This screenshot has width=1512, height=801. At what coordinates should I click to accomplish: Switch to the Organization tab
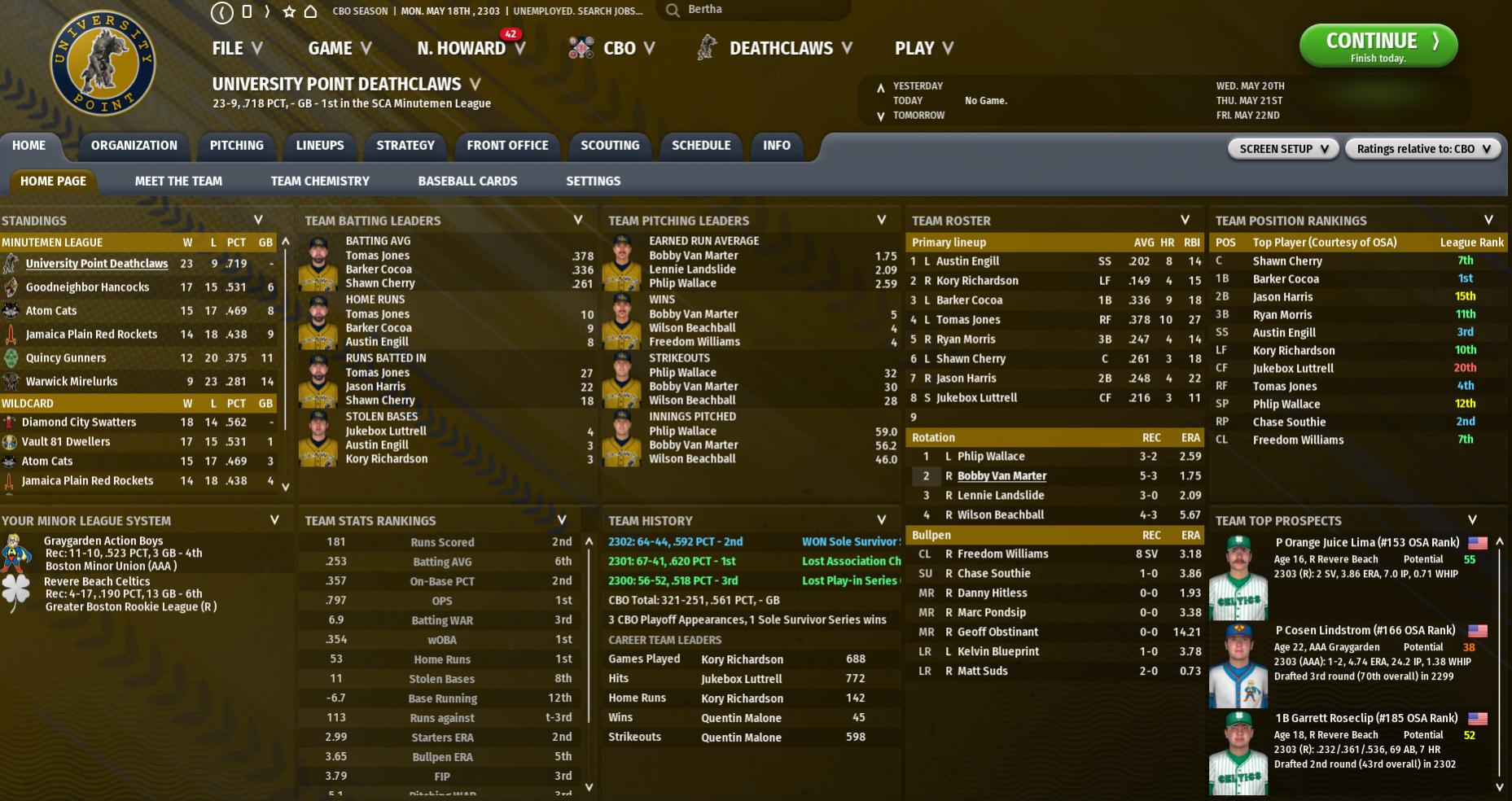pyautogui.click(x=134, y=146)
